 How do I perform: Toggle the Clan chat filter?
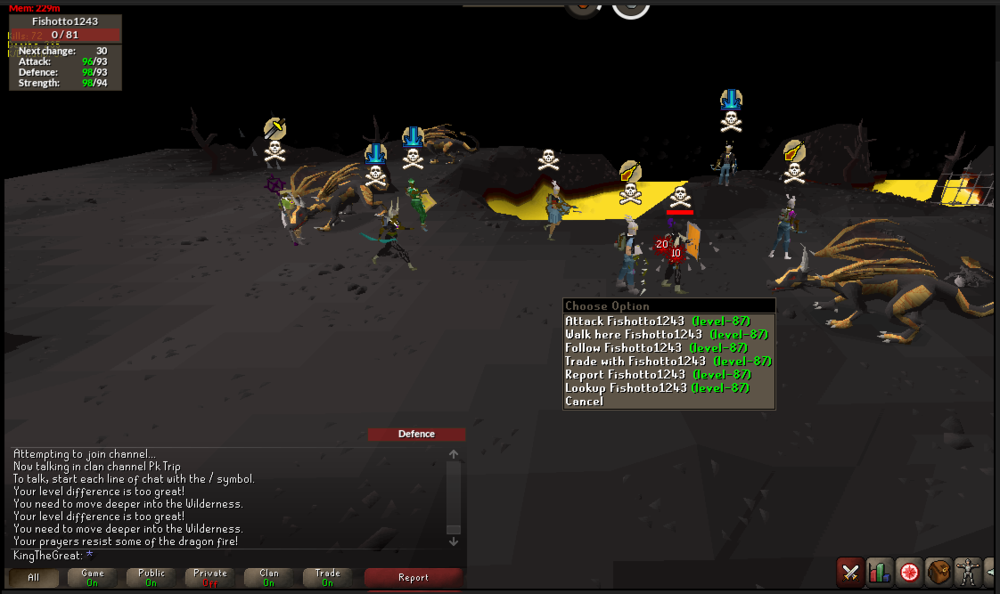pyautogui.click(x=269, y=577)
